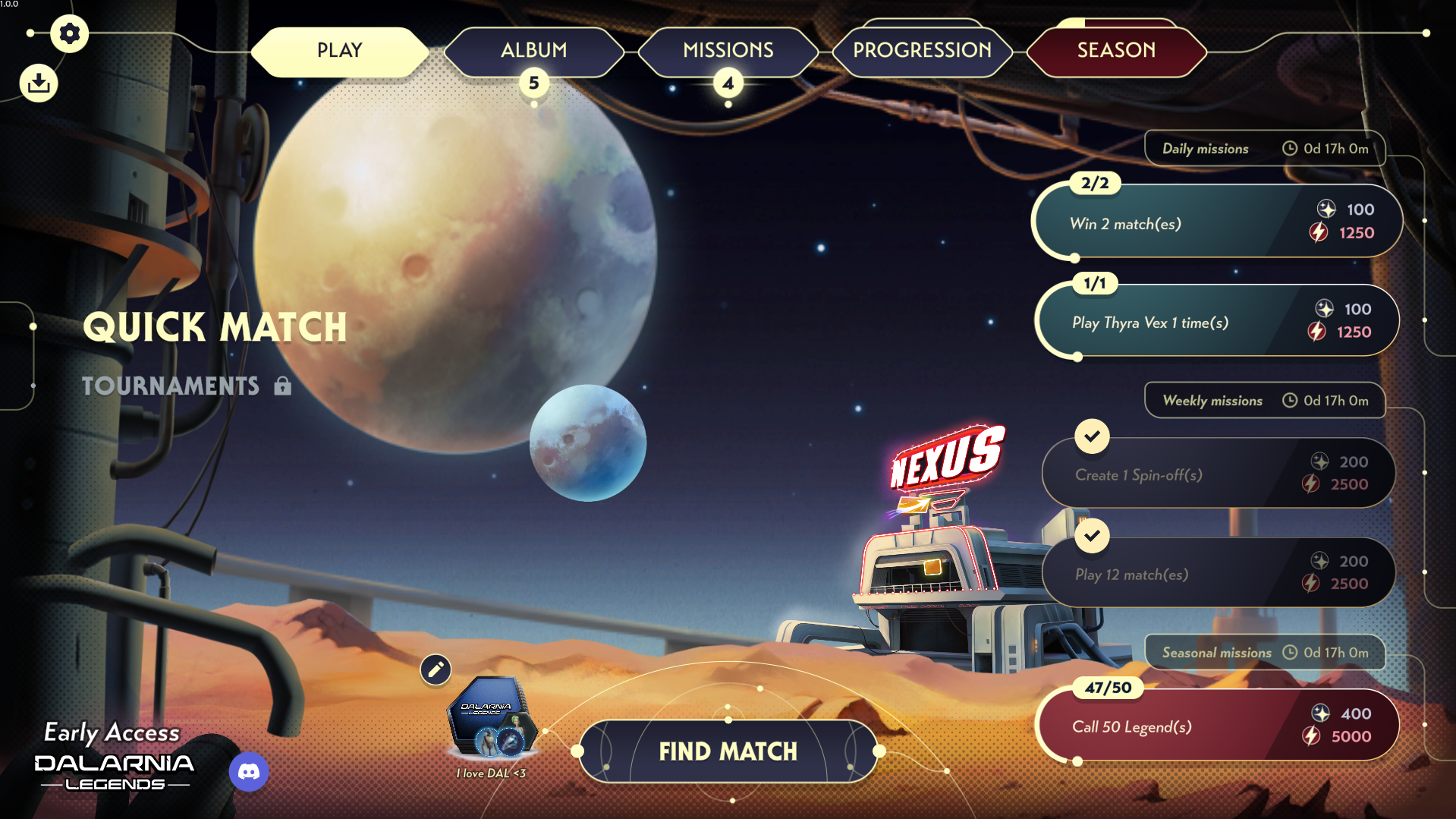This screenshot has height=819, width=1456.
Task: Go to the MISSIONS tab
Action: pyautogui.click(x=728, y=51)
